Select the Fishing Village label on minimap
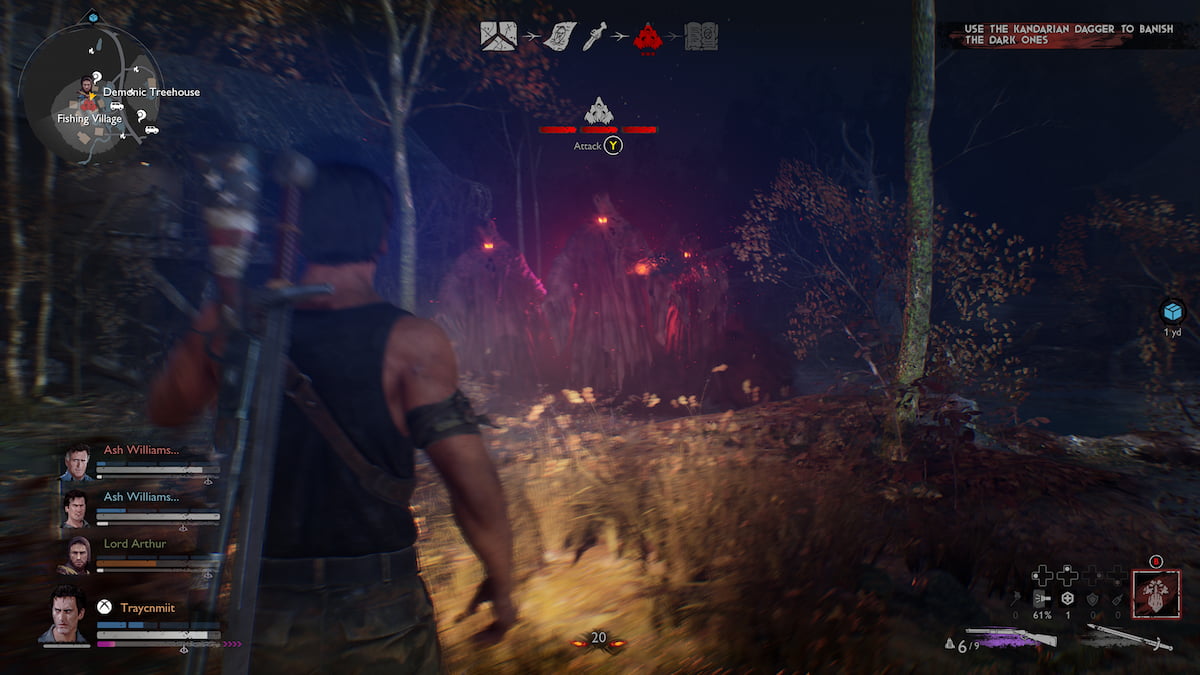This screenshot has width=1200, height=675. tap(89, 119)
